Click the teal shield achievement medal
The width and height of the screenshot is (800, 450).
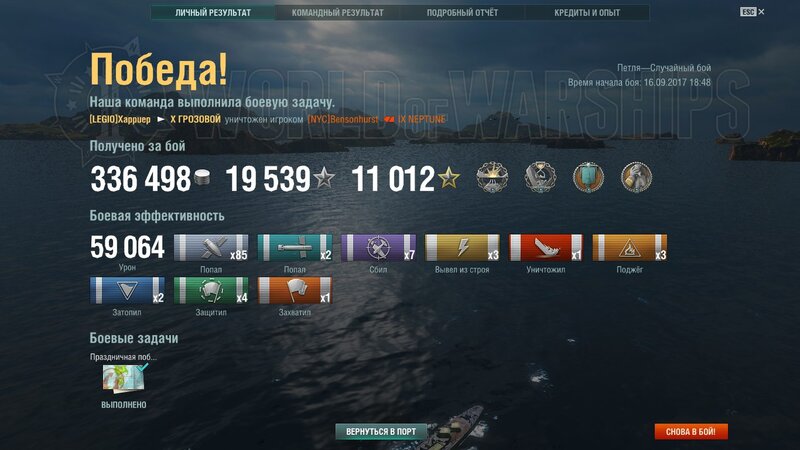pyautogui.click(x=588, y=178)
